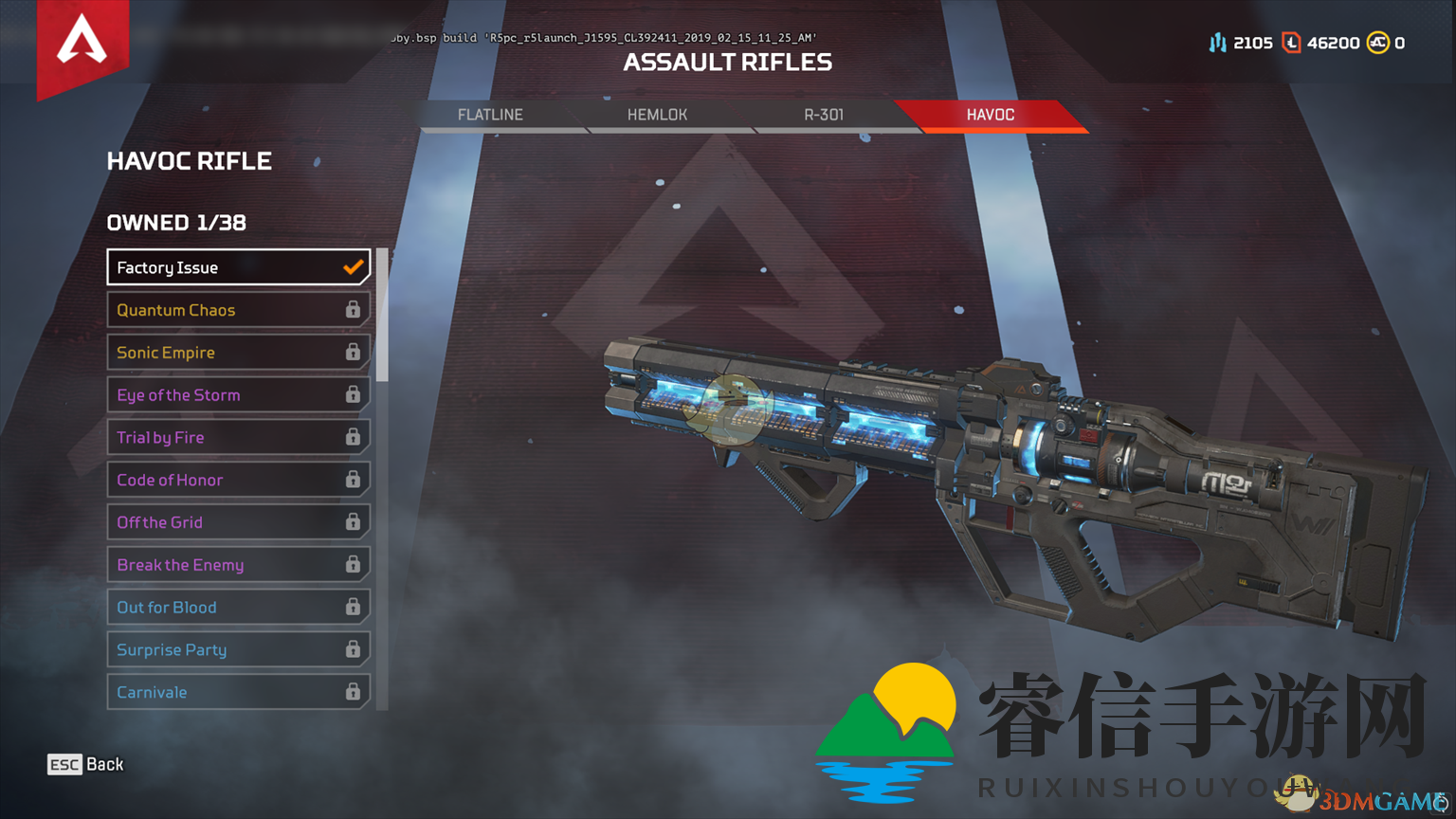Select the Factory Issue skin
This screenshot has height=819, width=1456.
(238, 267)
